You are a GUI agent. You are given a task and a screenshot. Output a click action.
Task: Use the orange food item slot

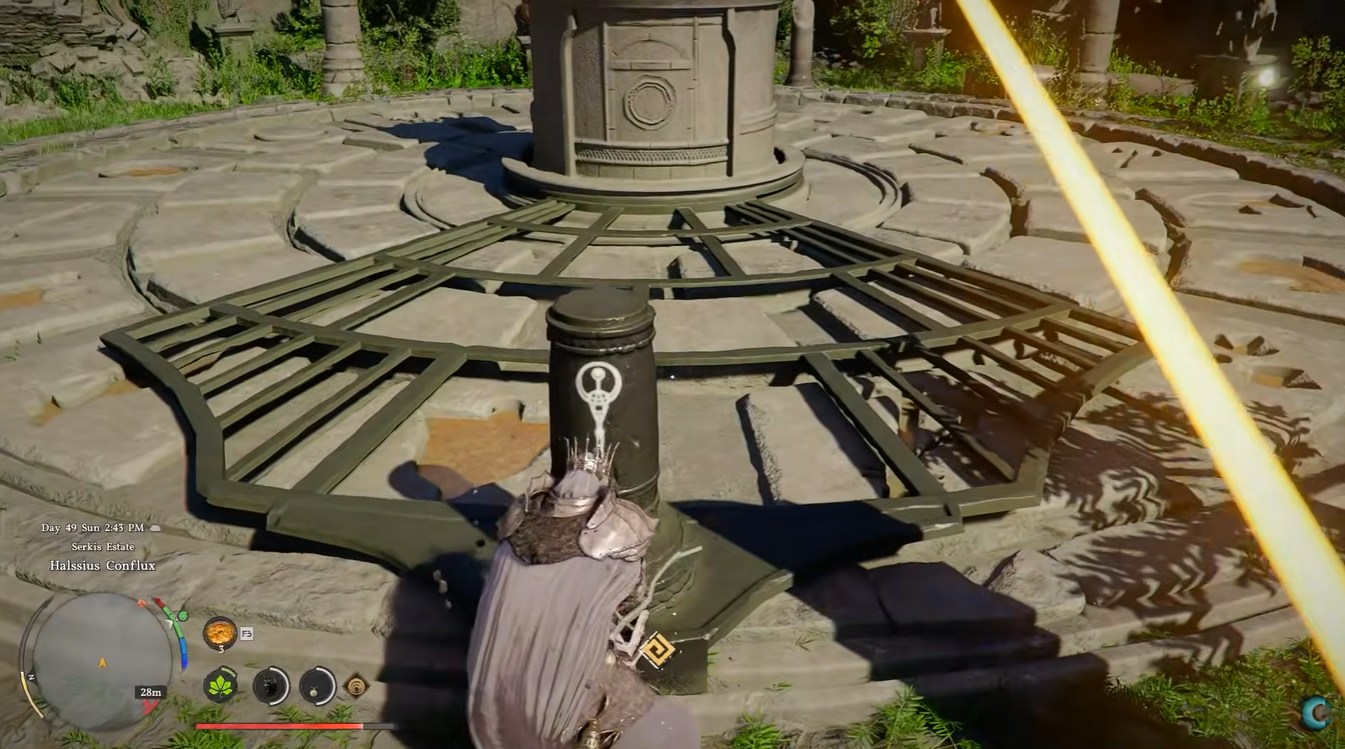(x=219, y=632)
